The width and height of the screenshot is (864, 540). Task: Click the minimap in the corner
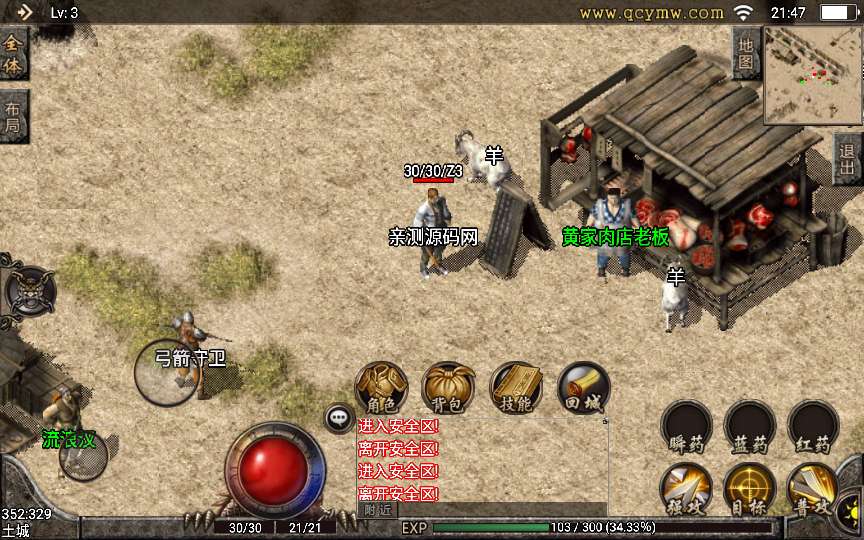[x=812, y=75]
